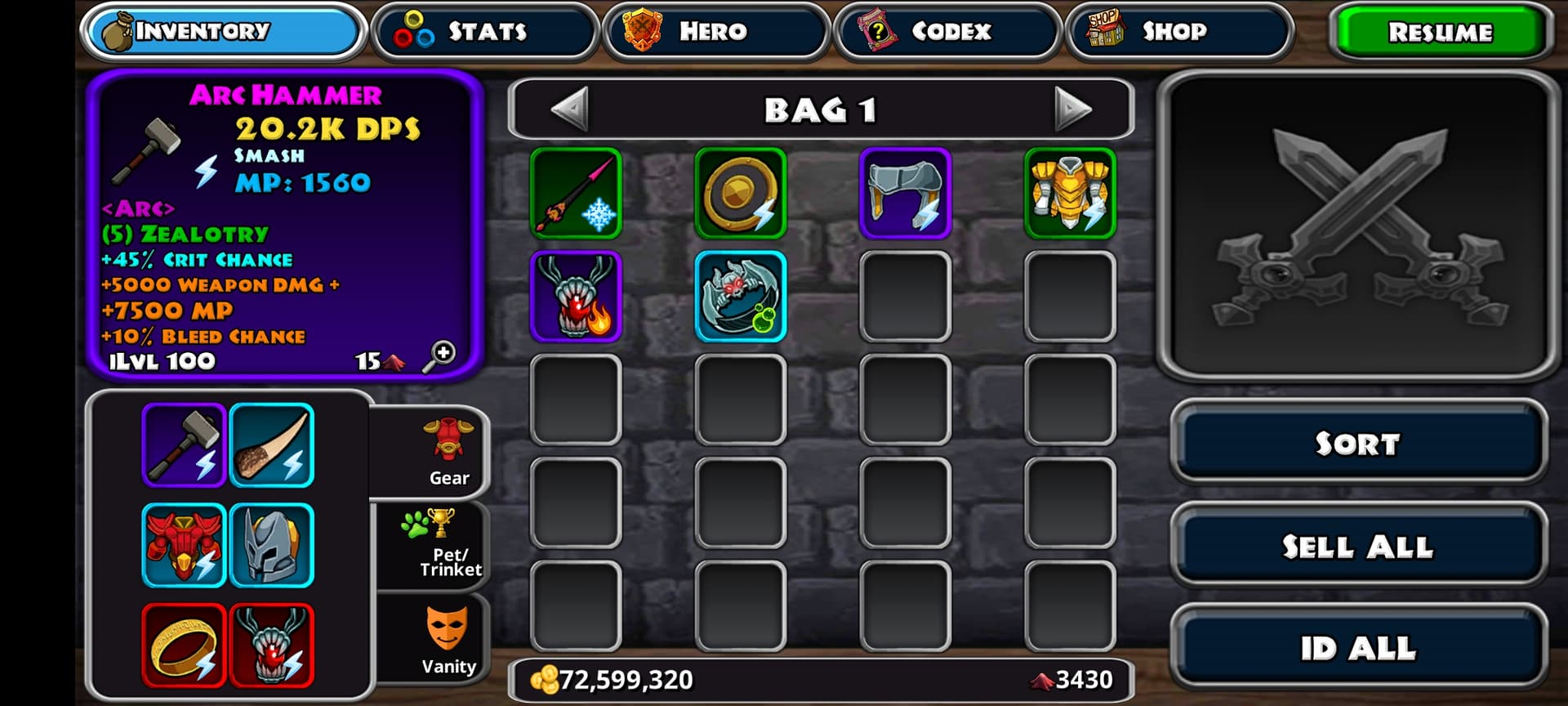Inspect Arc Hammer with the magnifier icon

(439, 356)
